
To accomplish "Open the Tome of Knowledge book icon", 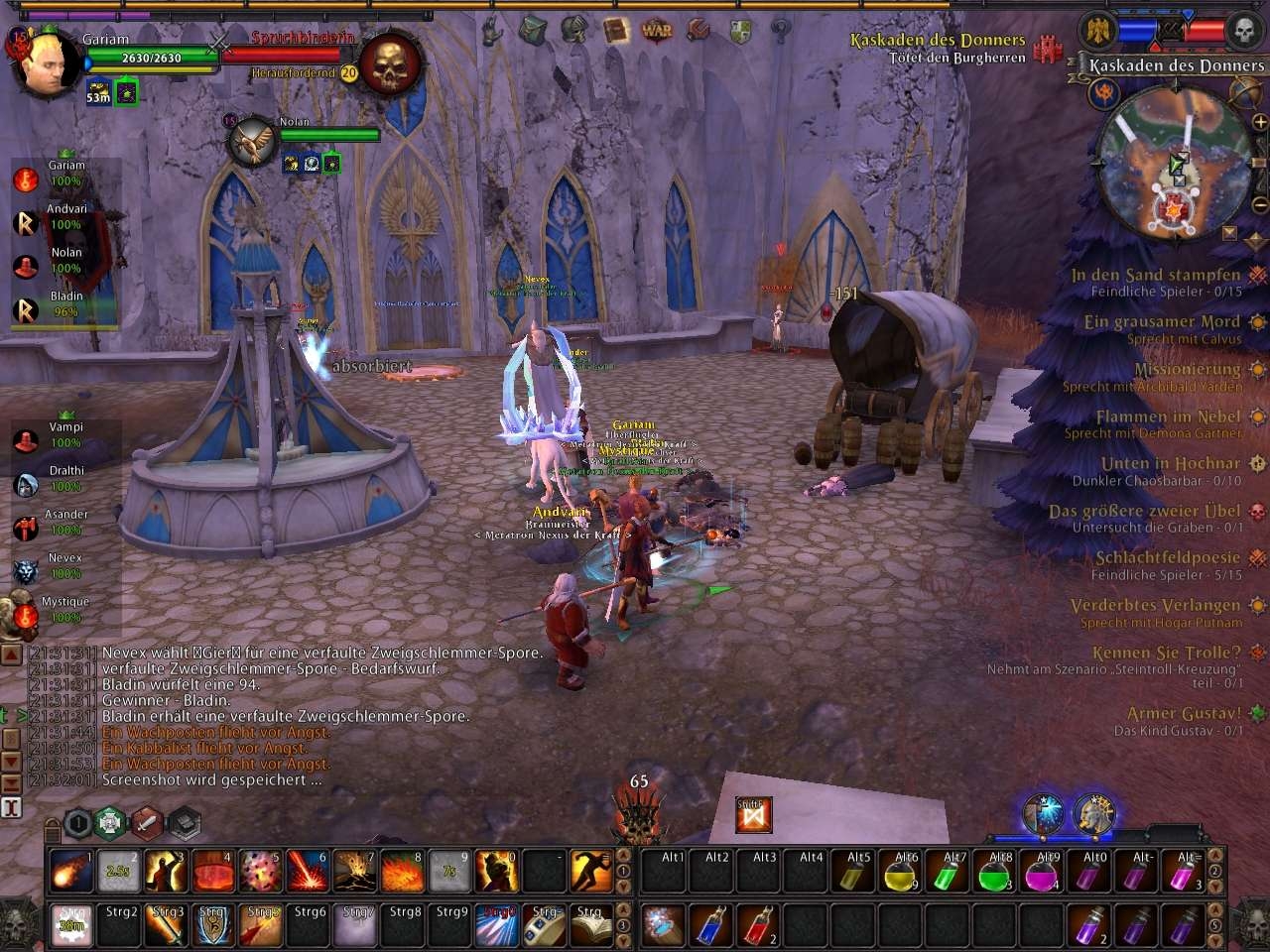I will (616, 30).
